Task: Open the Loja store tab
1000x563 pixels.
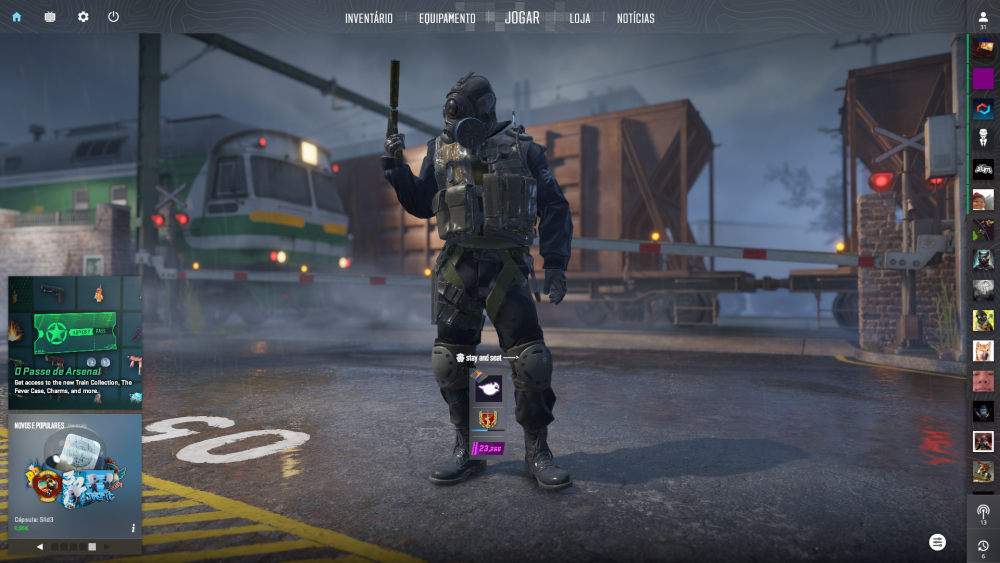Action: click(x=580, y=18)
